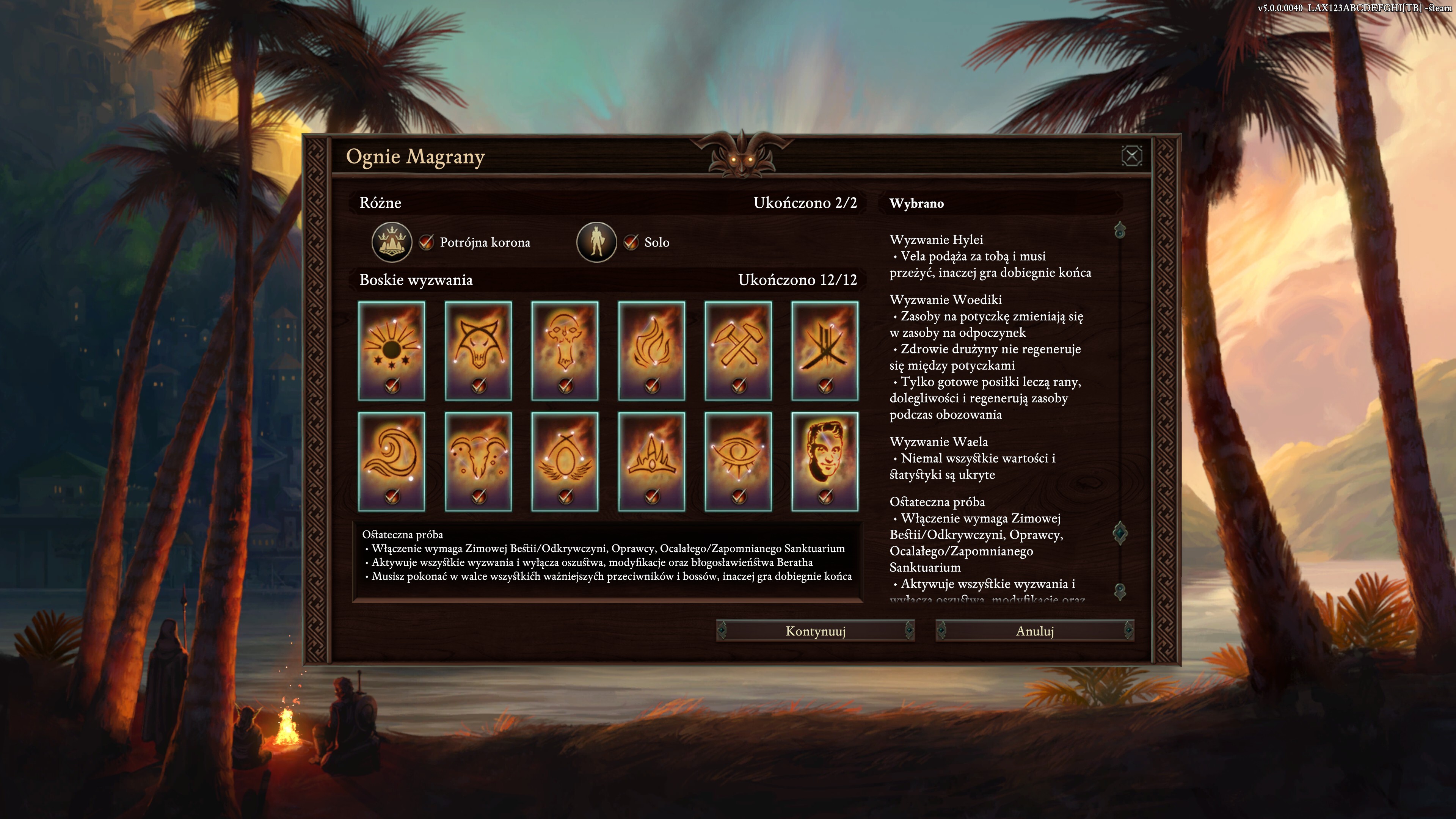Choose the eye challenge card
Screen dimensions: 1456x819
[x=738, y=461]
